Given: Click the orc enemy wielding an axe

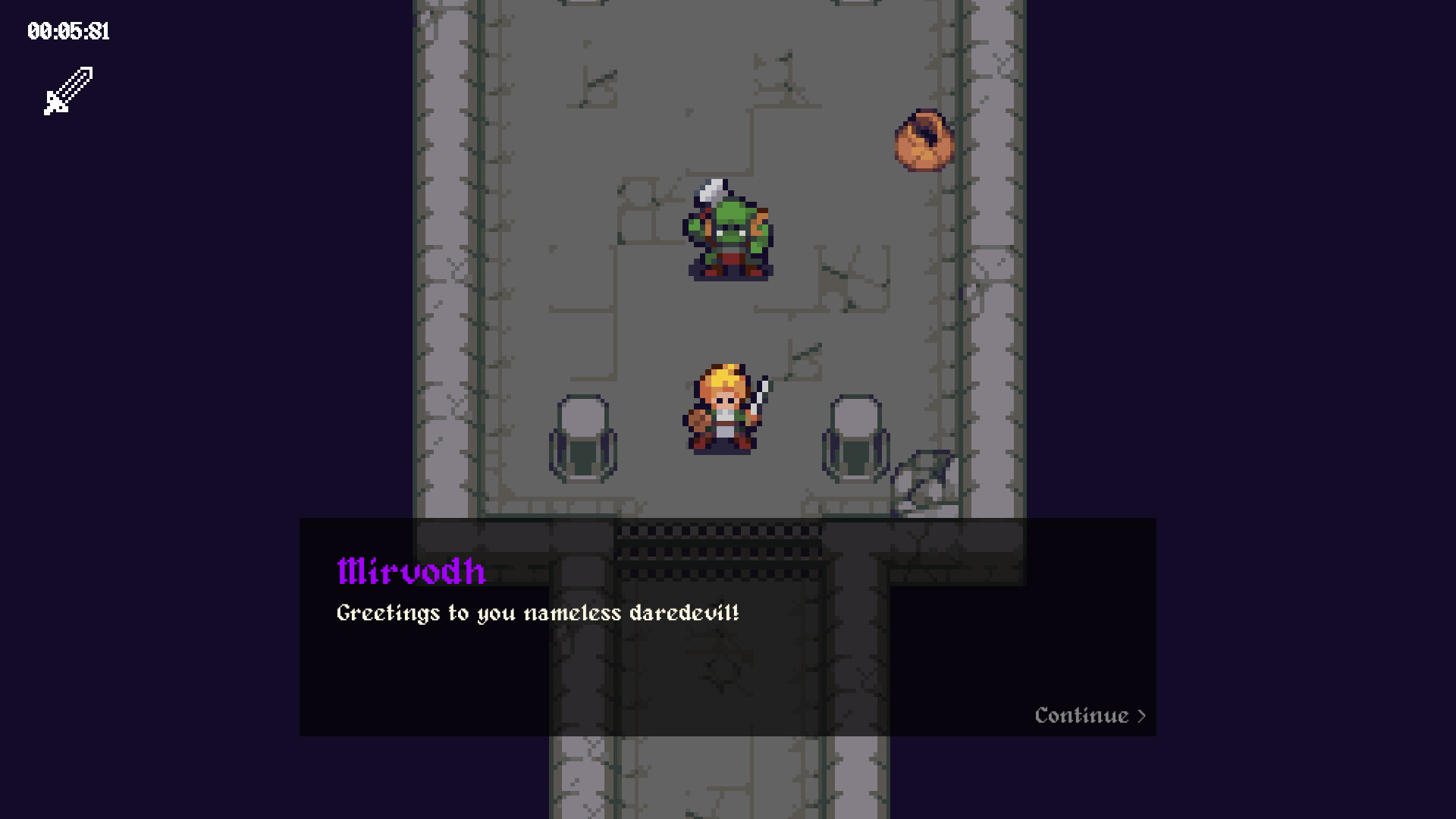Looking at the screenshot, I should [x=730, y=231].
